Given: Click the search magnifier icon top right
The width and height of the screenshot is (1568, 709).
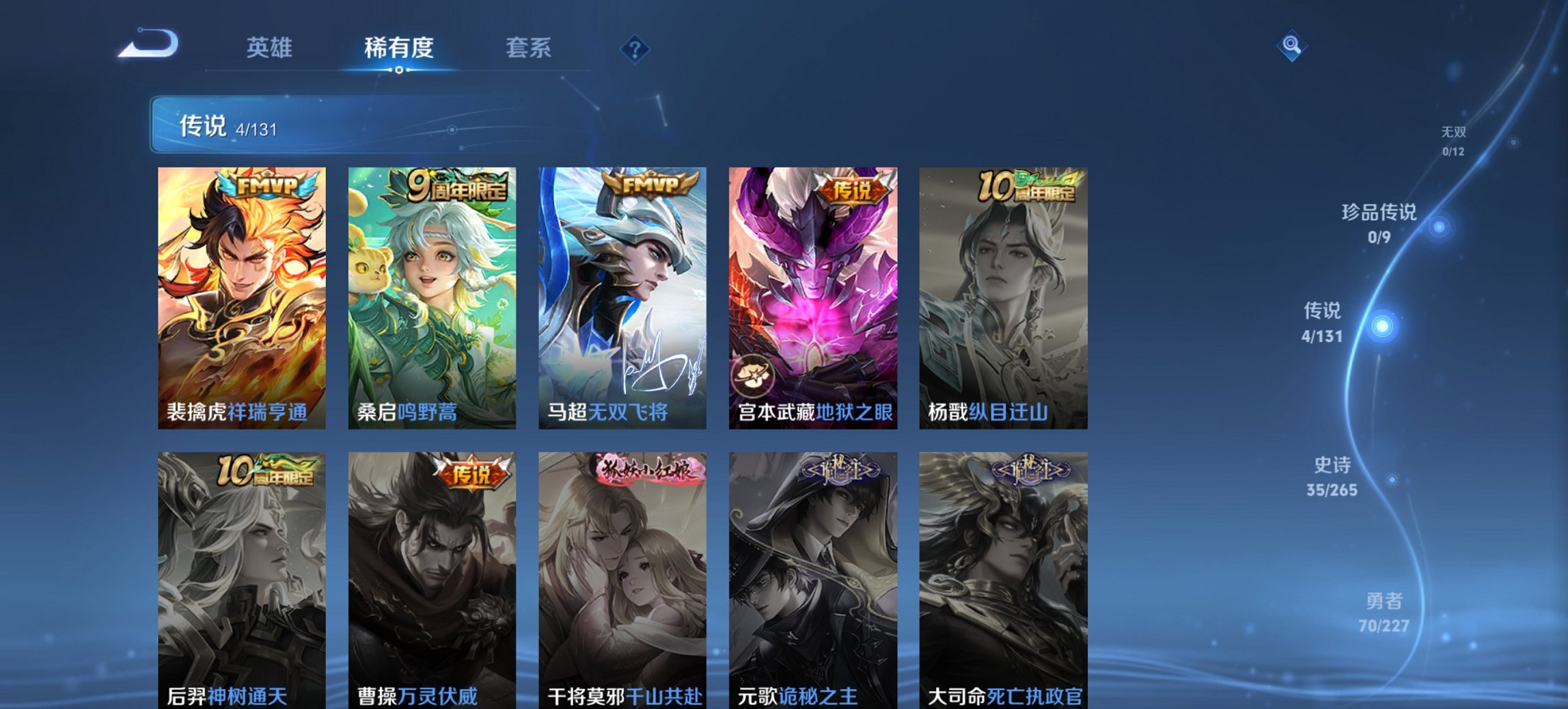Looking at the screenshot, I should coord(1291,47).
